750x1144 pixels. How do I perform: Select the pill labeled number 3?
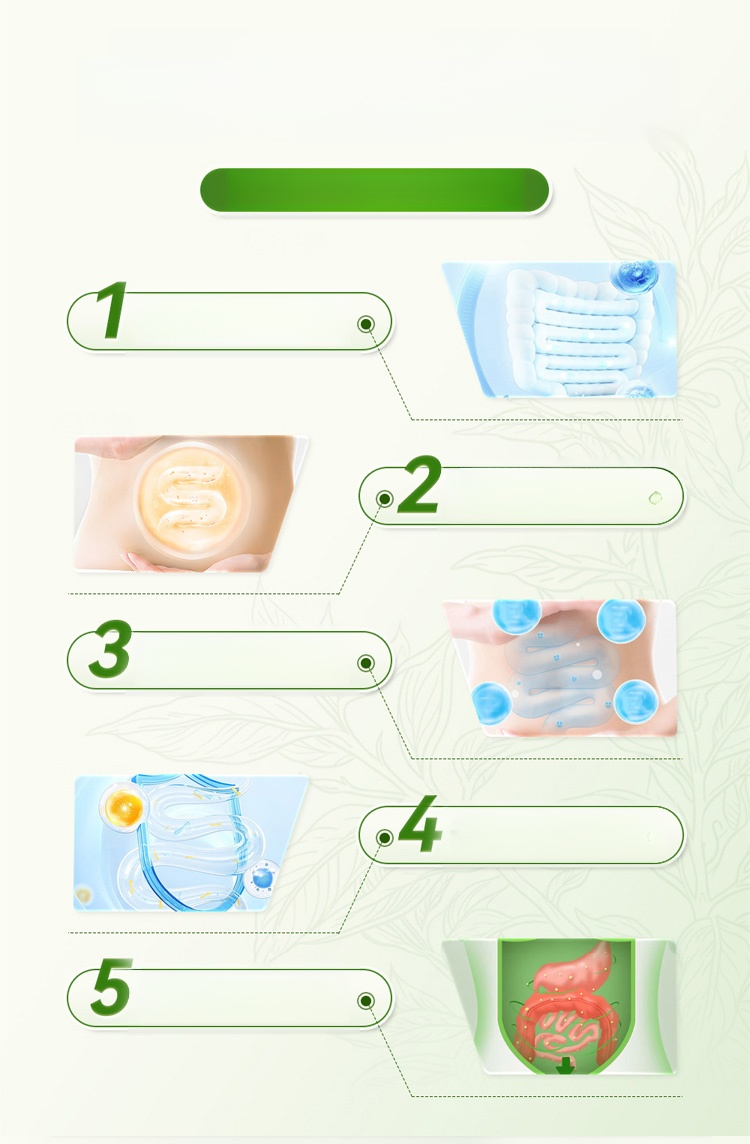(x=230, y=660)
